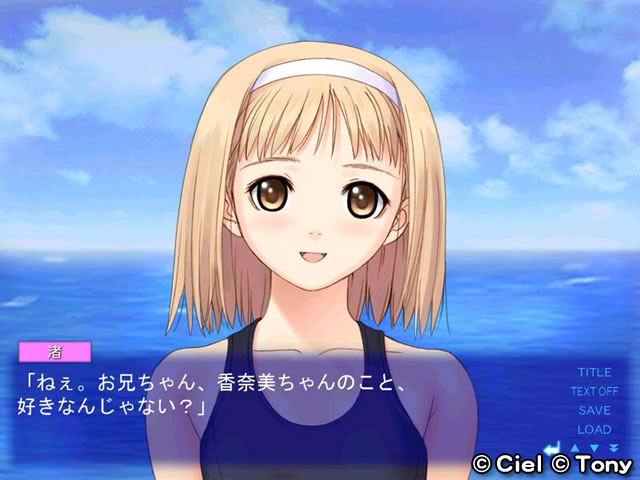Activate the double-down arrow skip icon
Image resolution: width=640 pixels, height=480 pixels.
[613, 447]
